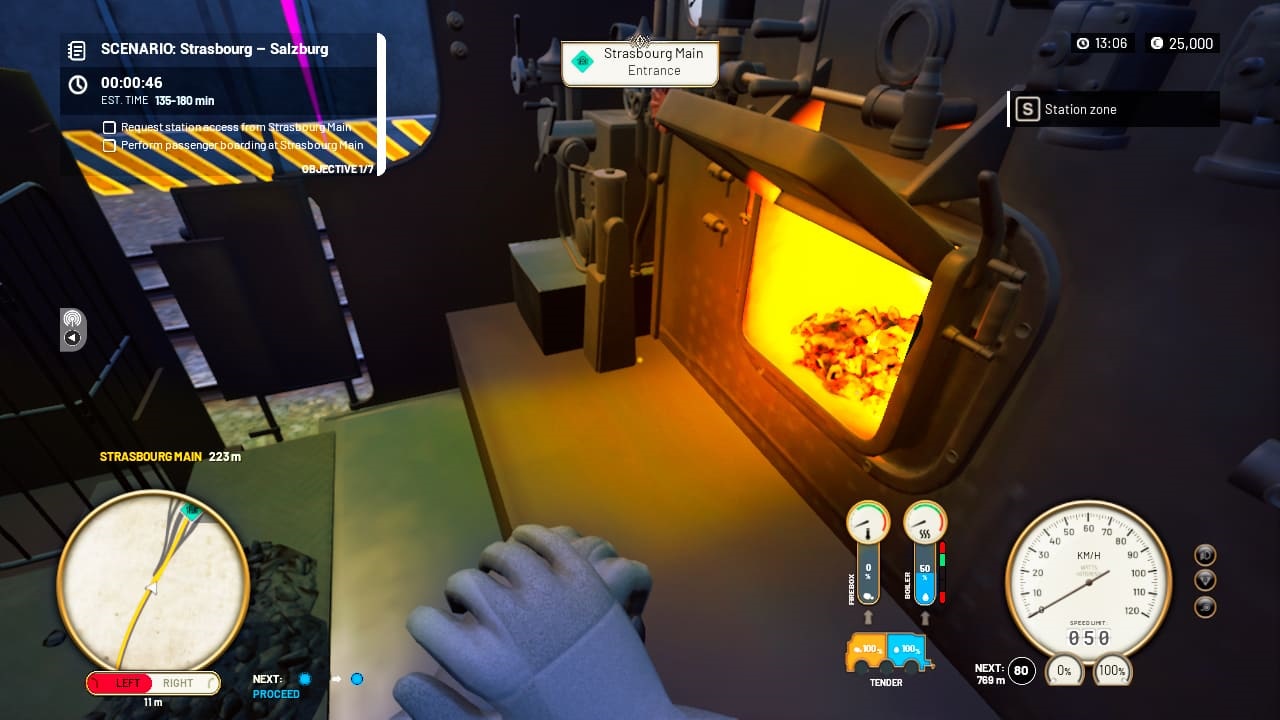Select the clock icon beside the timer

coord(76,84)
